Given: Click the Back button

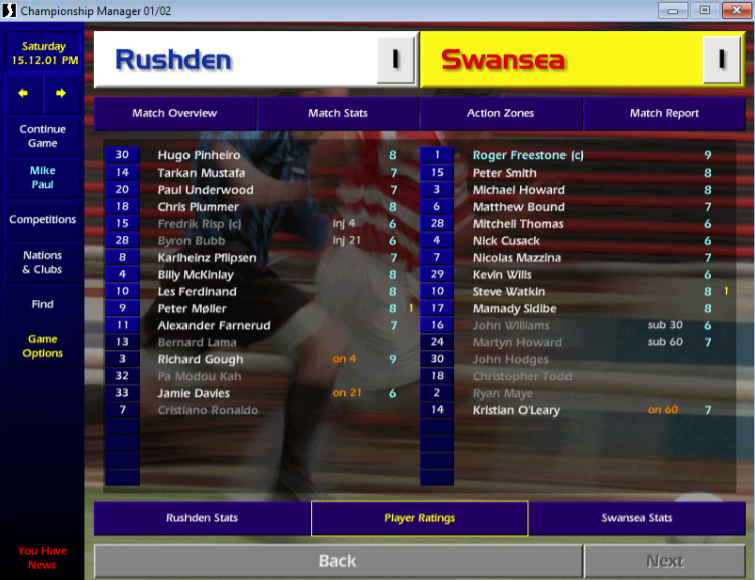Looking at the screenshot, I should (337, 561).
